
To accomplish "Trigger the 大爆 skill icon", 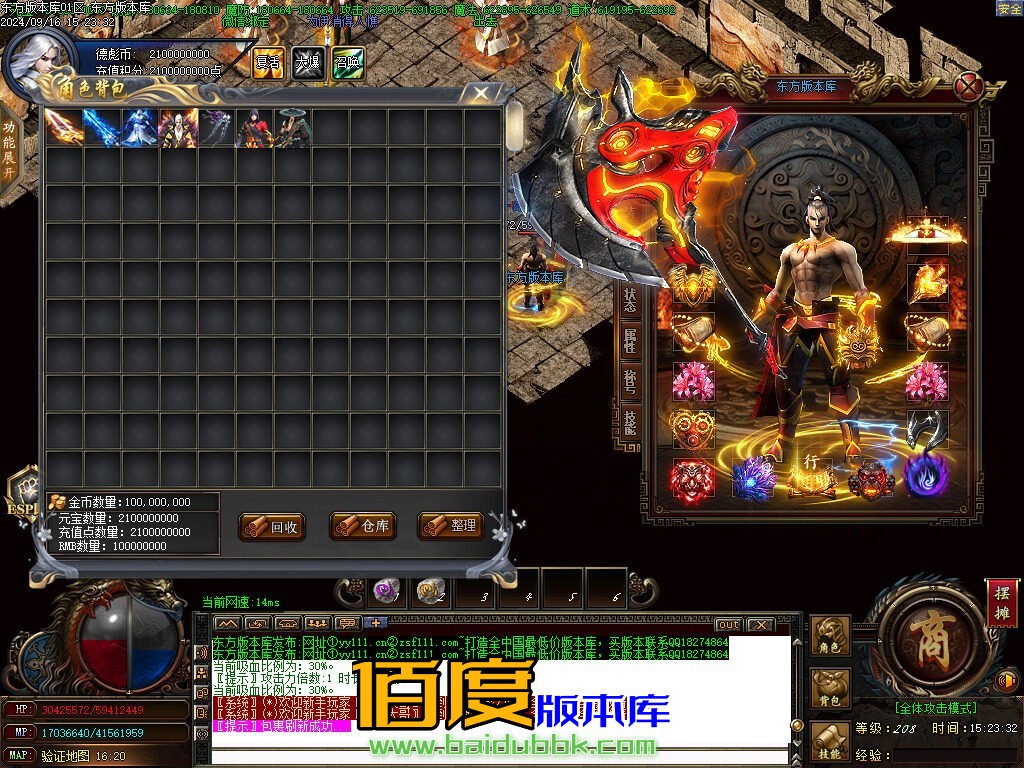I will (308, 62).
